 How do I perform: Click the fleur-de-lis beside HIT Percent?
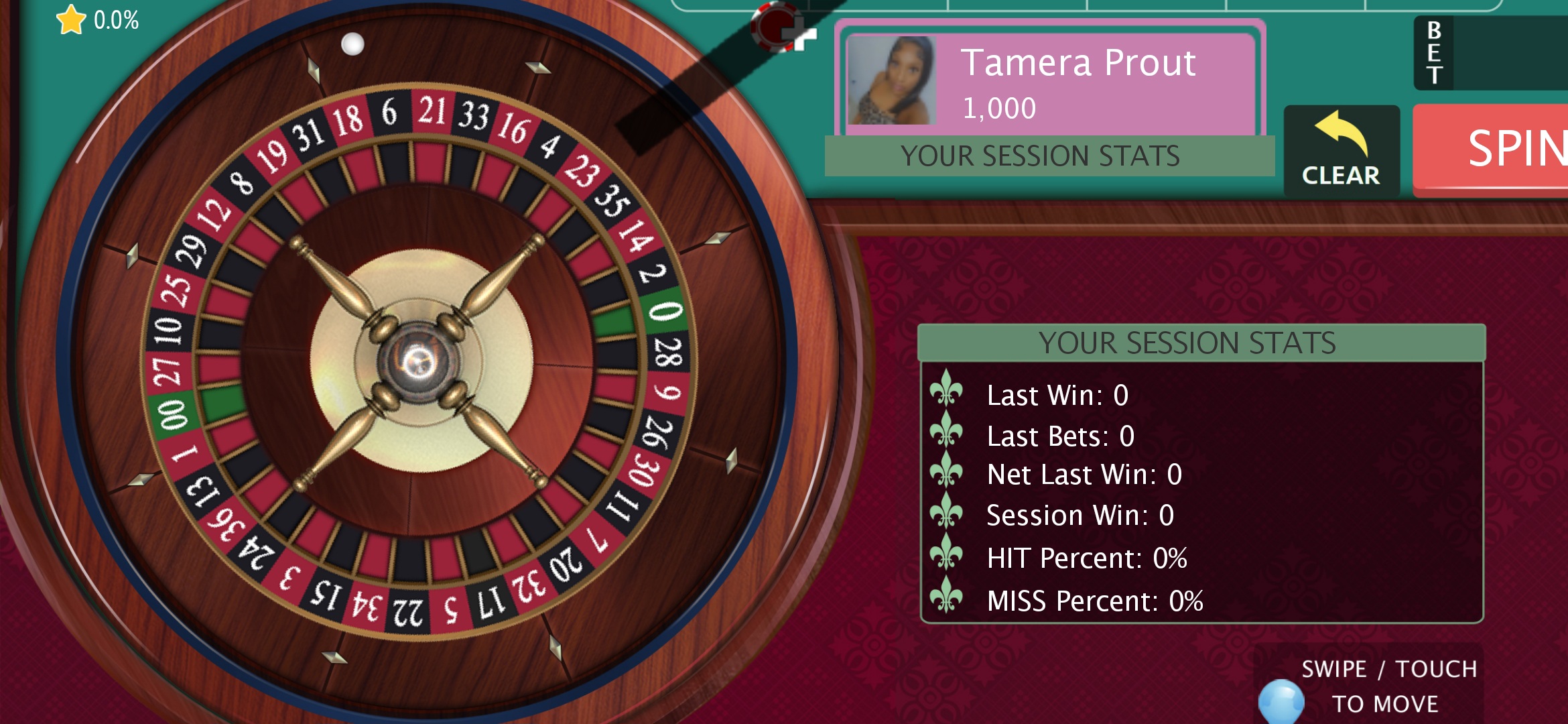pyautogui.click(x=948, y=554)
